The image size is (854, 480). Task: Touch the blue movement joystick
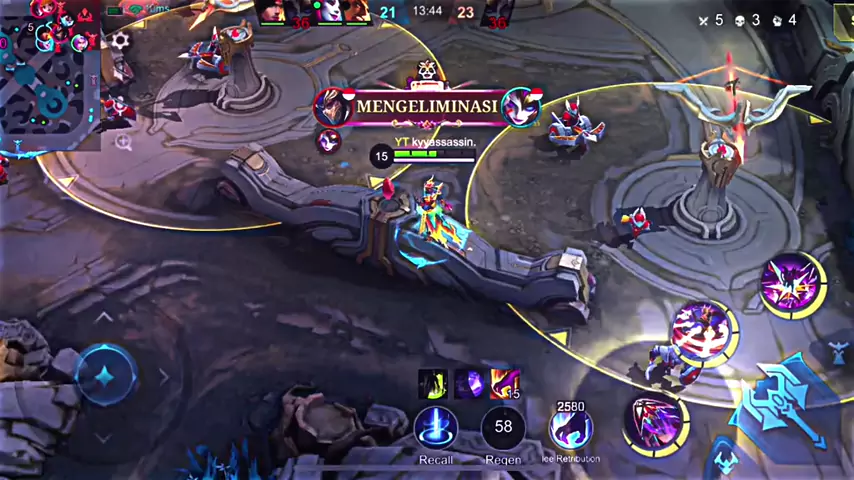coord(104,375)
